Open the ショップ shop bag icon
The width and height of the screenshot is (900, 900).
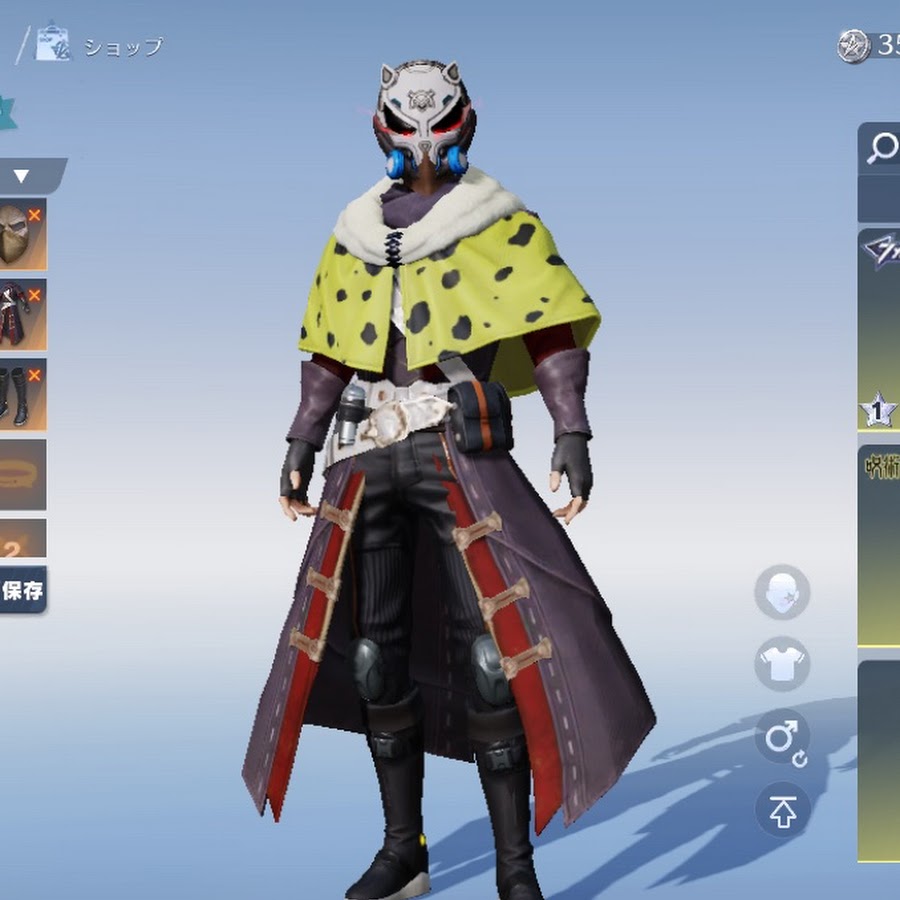click(x=53, y=44)
